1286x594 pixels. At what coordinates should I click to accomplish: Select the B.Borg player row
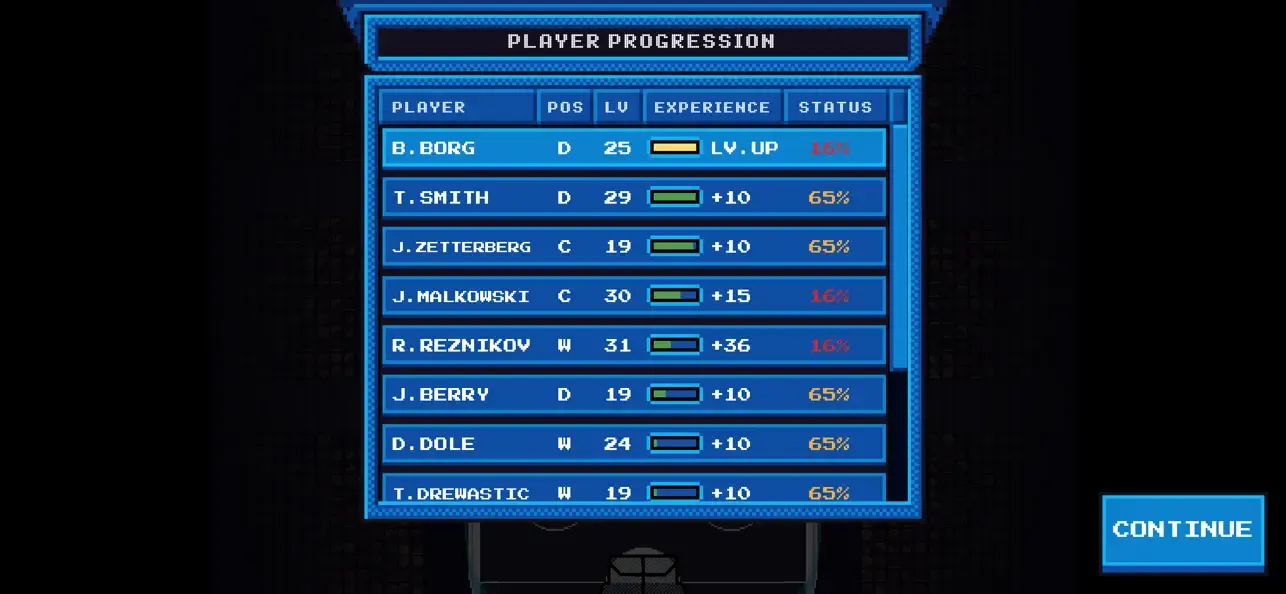634,148
